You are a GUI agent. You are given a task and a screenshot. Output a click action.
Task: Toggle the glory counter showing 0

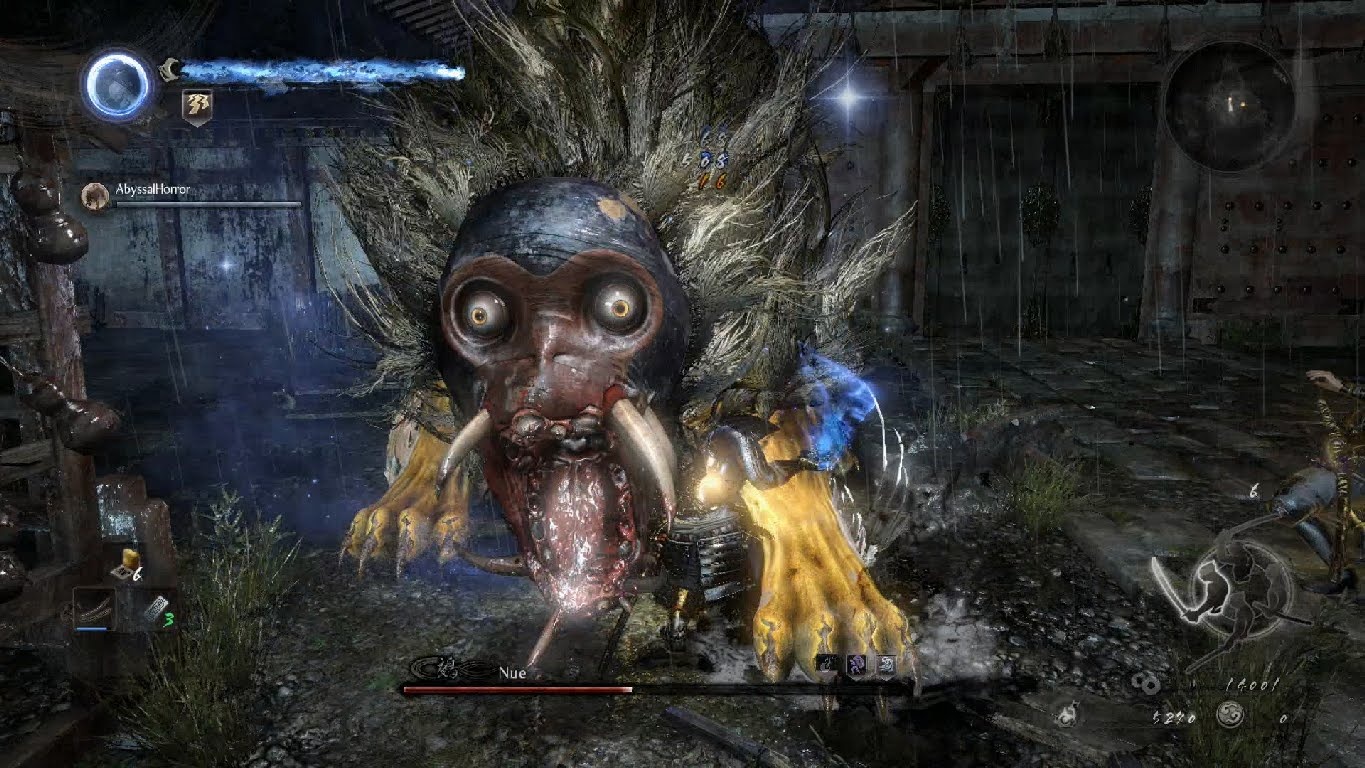point(1282,718)
